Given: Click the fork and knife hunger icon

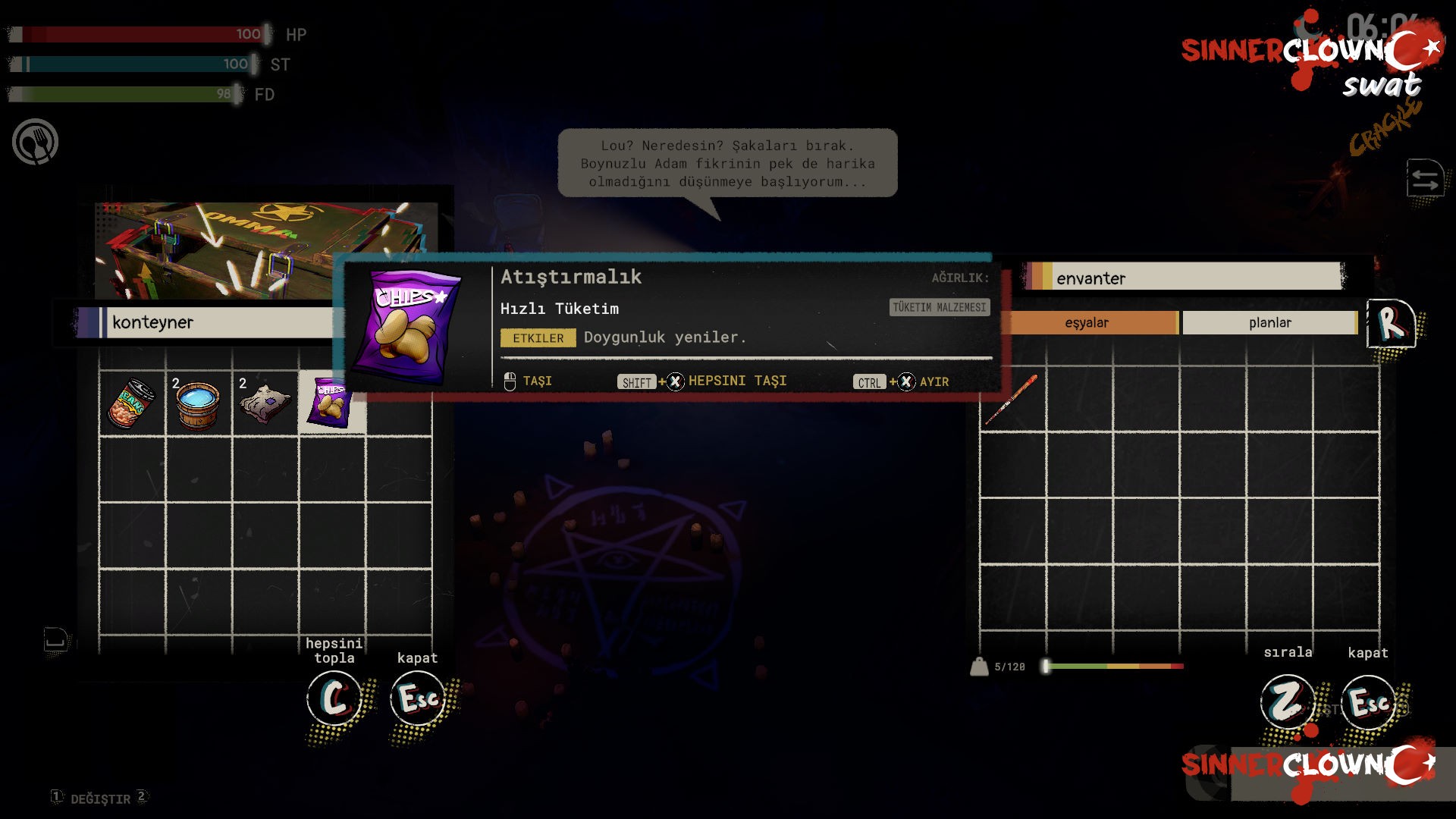Looking at the screenshot, I should 35,142.
